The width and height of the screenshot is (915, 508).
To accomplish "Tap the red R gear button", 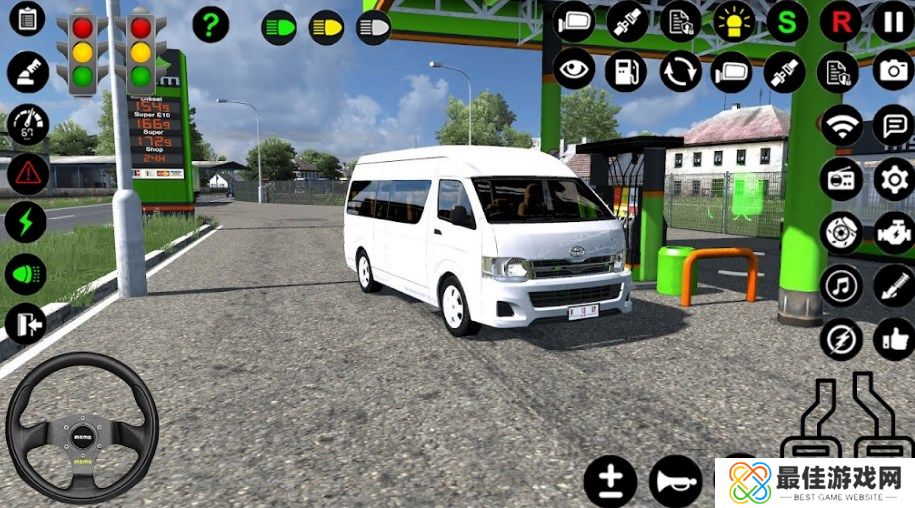I will [x=840, y=21].
